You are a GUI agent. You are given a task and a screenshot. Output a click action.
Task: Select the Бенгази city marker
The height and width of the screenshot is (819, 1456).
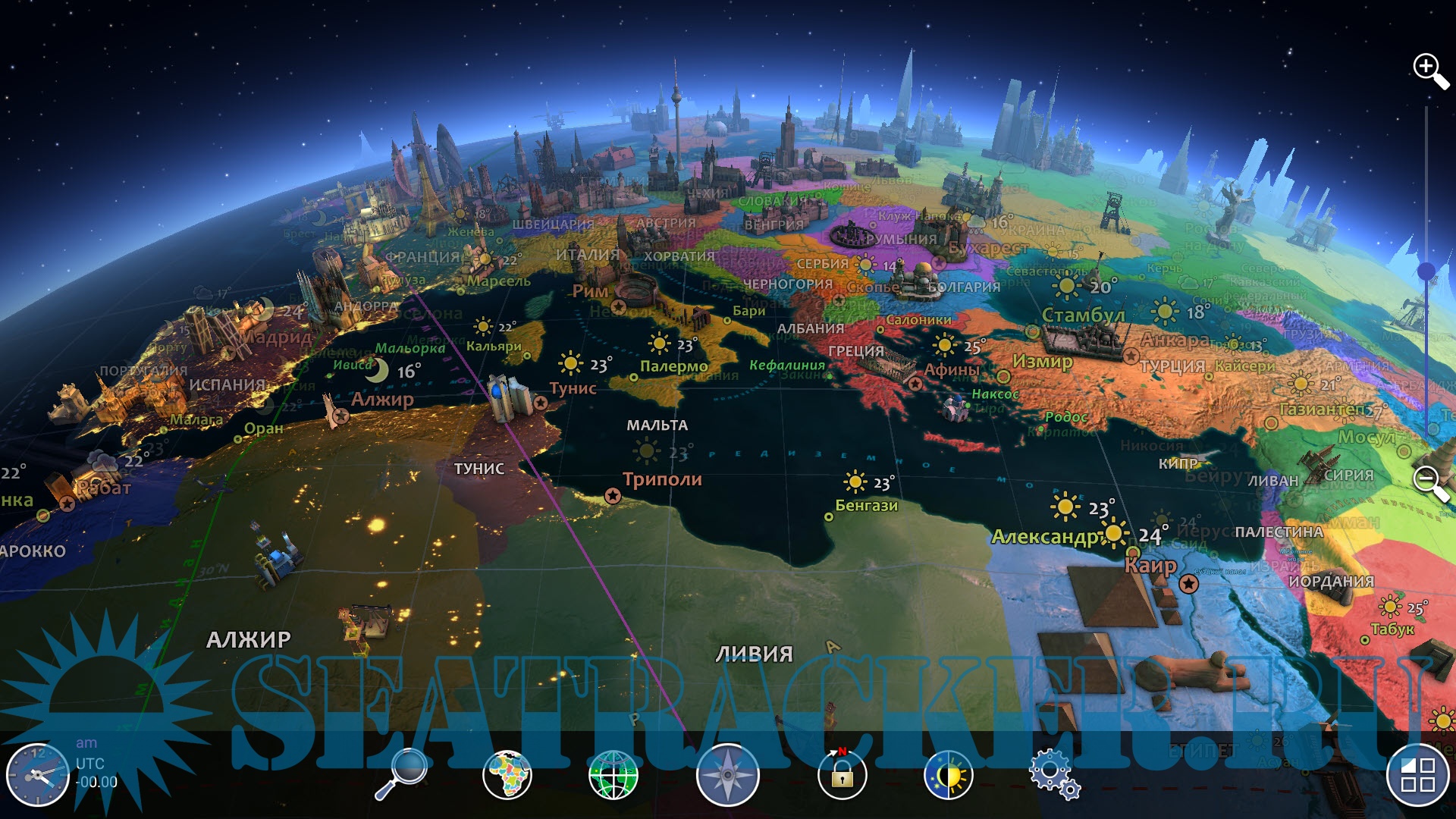point(829,517)
